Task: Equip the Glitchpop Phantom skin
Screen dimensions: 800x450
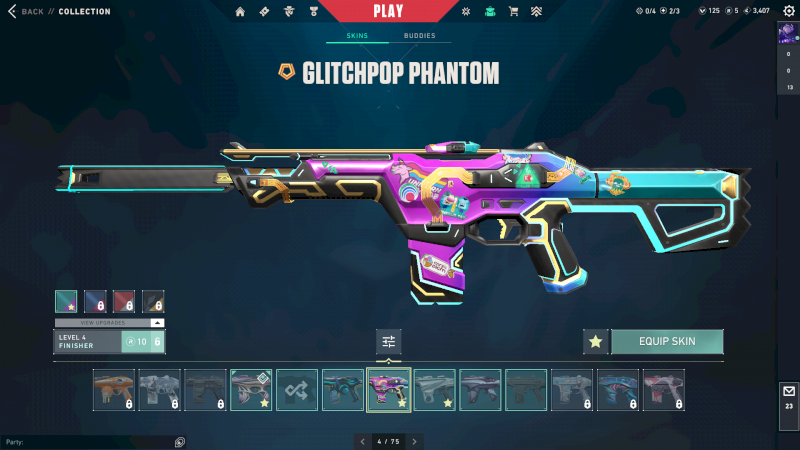Action: (667, 342)
